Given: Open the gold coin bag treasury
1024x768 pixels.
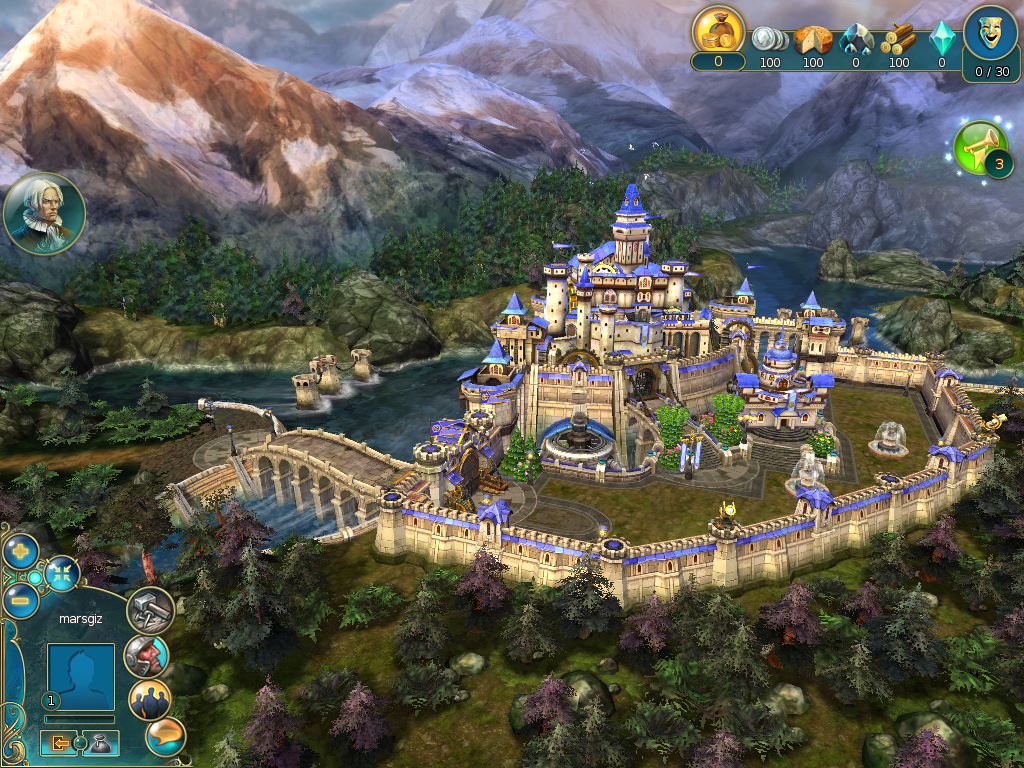Looking at the screenshot, I should click(x=718, y=31).
